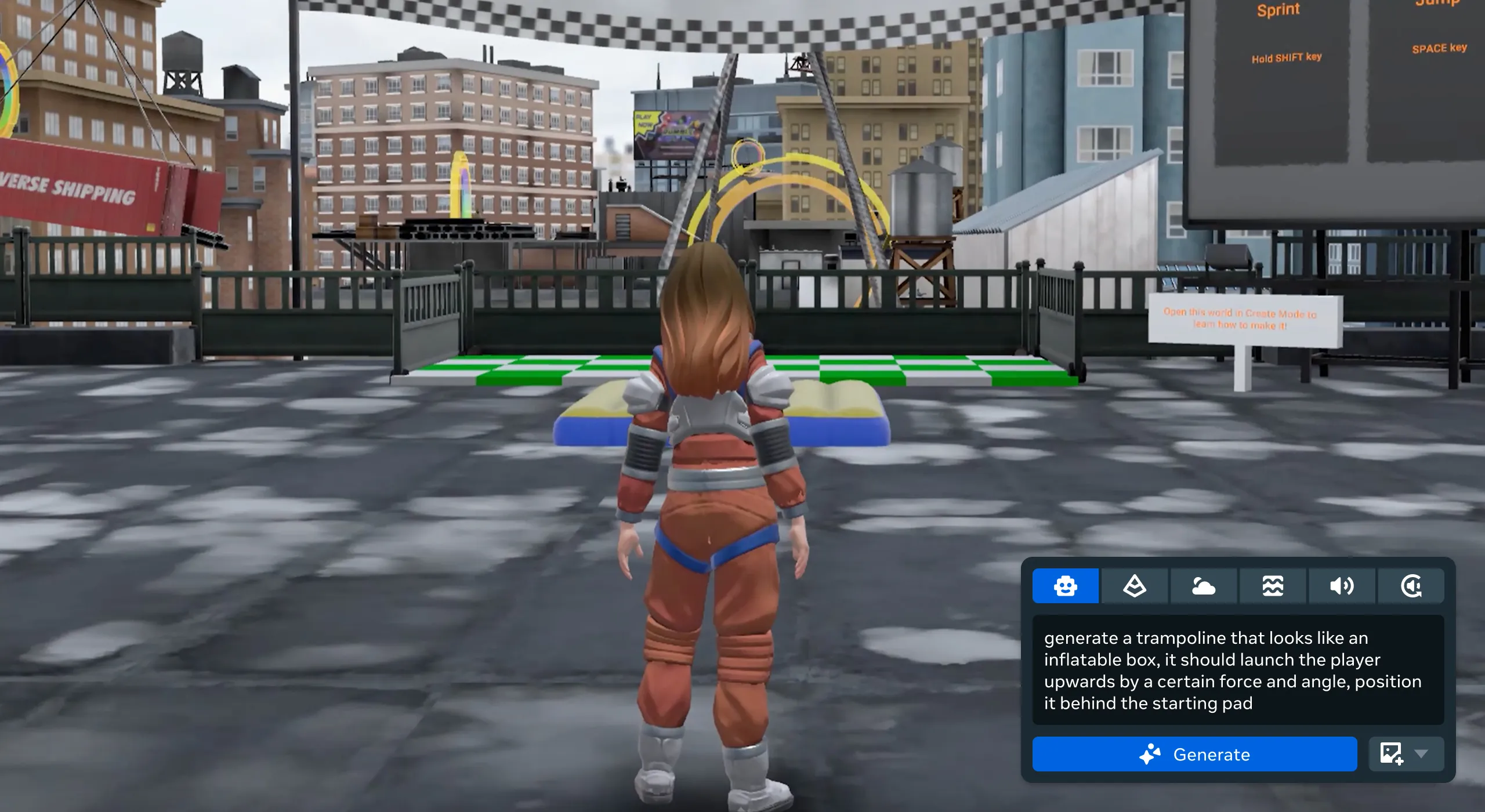Enable the audio speaker option
1485x812 pixels.
tap(1342, 586)
